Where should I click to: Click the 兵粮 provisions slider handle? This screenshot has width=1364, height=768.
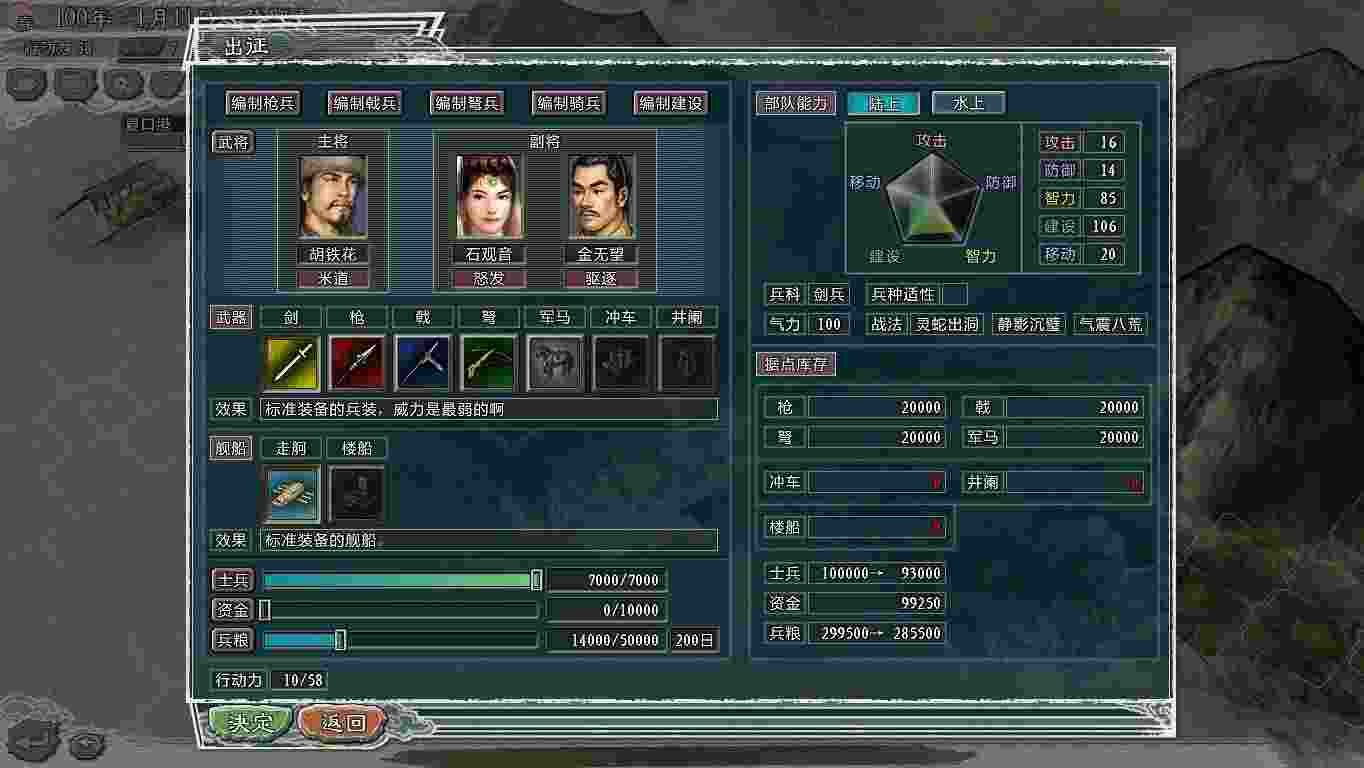(x=340, y=640)
